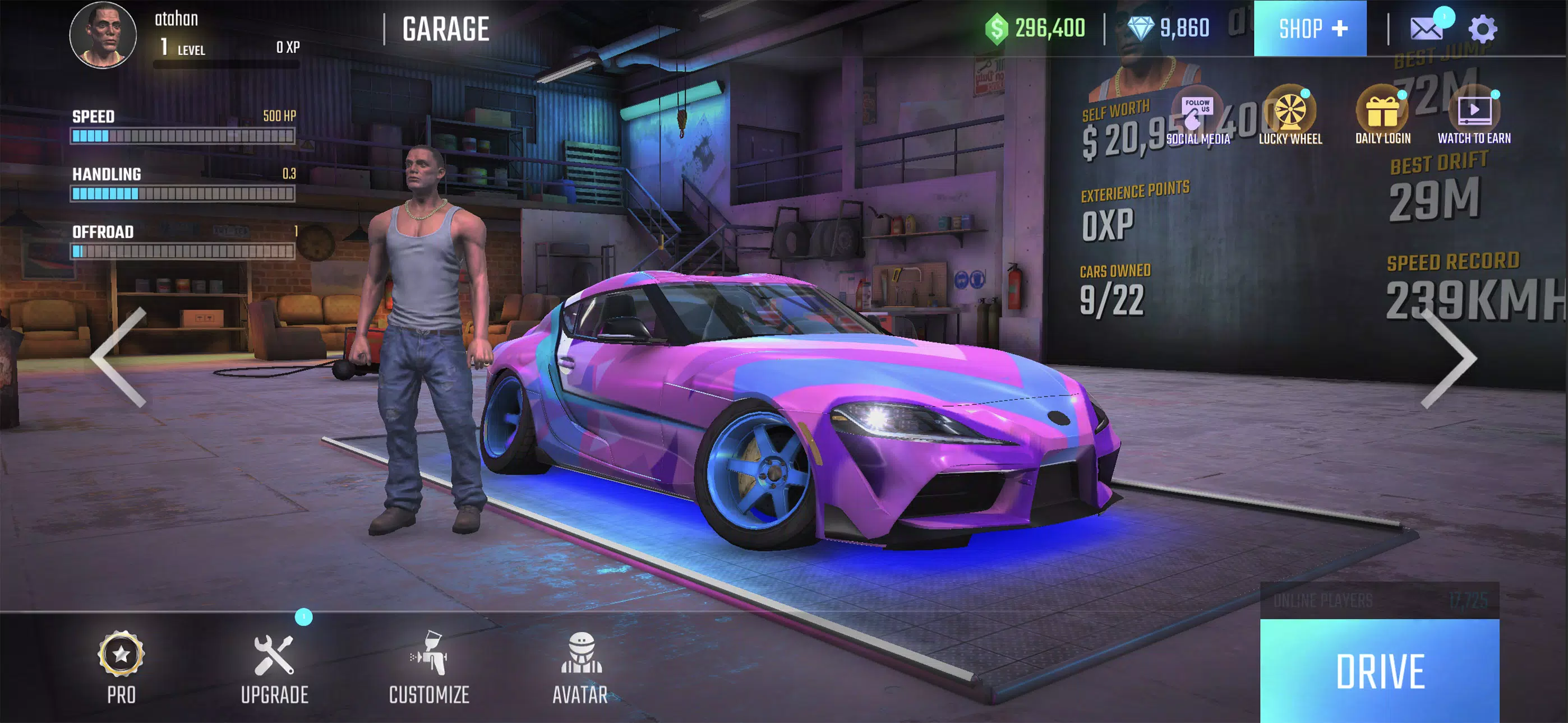Open settings via the gear icon
Image resolution: width=1568 pixels, height=723 pixels.
[x=1482, y=29]
